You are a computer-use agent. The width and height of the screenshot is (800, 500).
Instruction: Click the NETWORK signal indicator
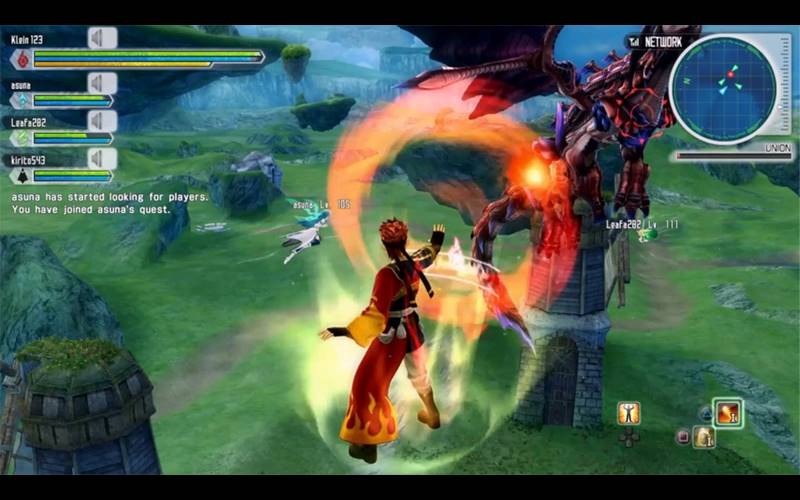pyautogui.click(x=655, y=42)
